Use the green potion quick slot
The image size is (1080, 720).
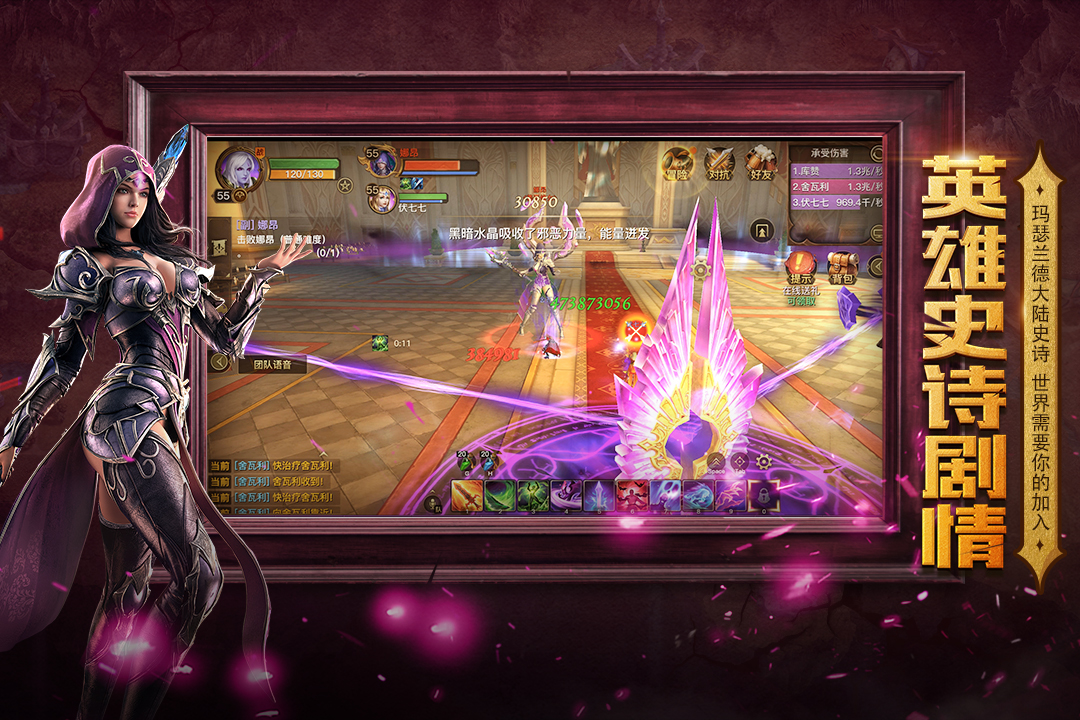tap(463, 462)
